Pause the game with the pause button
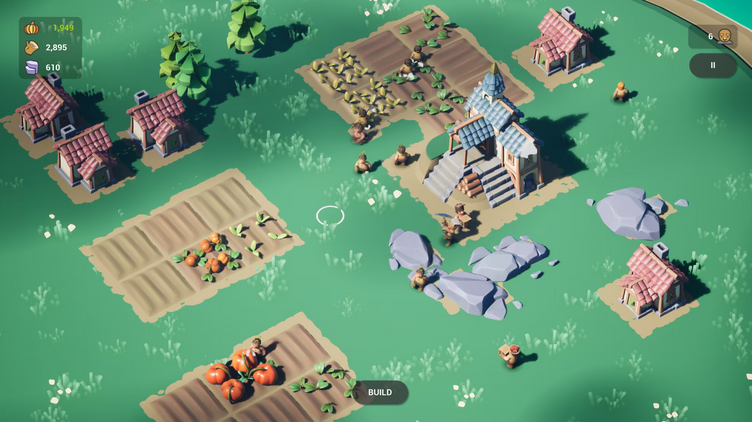This screenshot has width=752, height=422. (x=712, y=65)
